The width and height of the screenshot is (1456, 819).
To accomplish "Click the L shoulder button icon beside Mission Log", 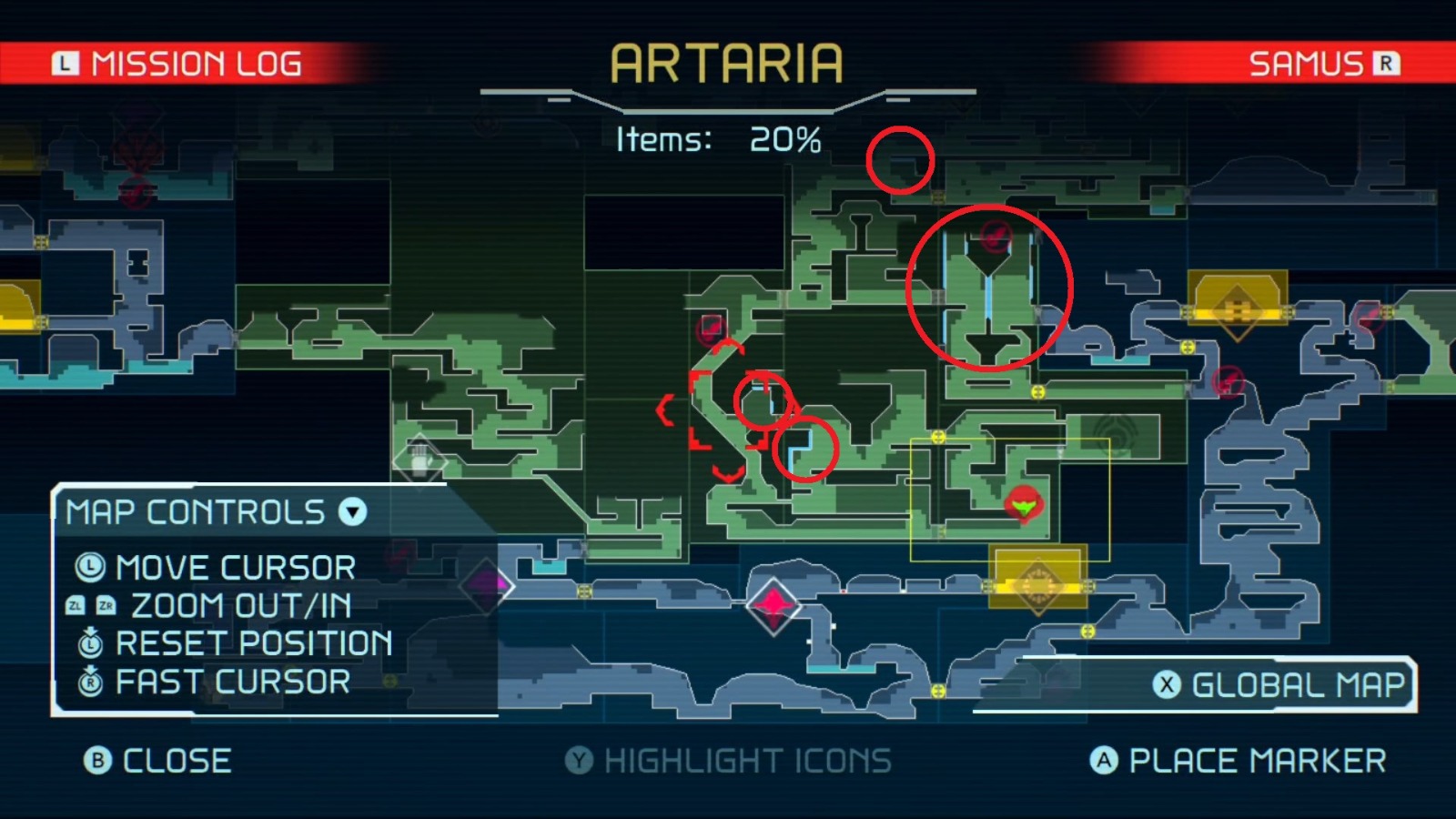I will tap(64, 62).
